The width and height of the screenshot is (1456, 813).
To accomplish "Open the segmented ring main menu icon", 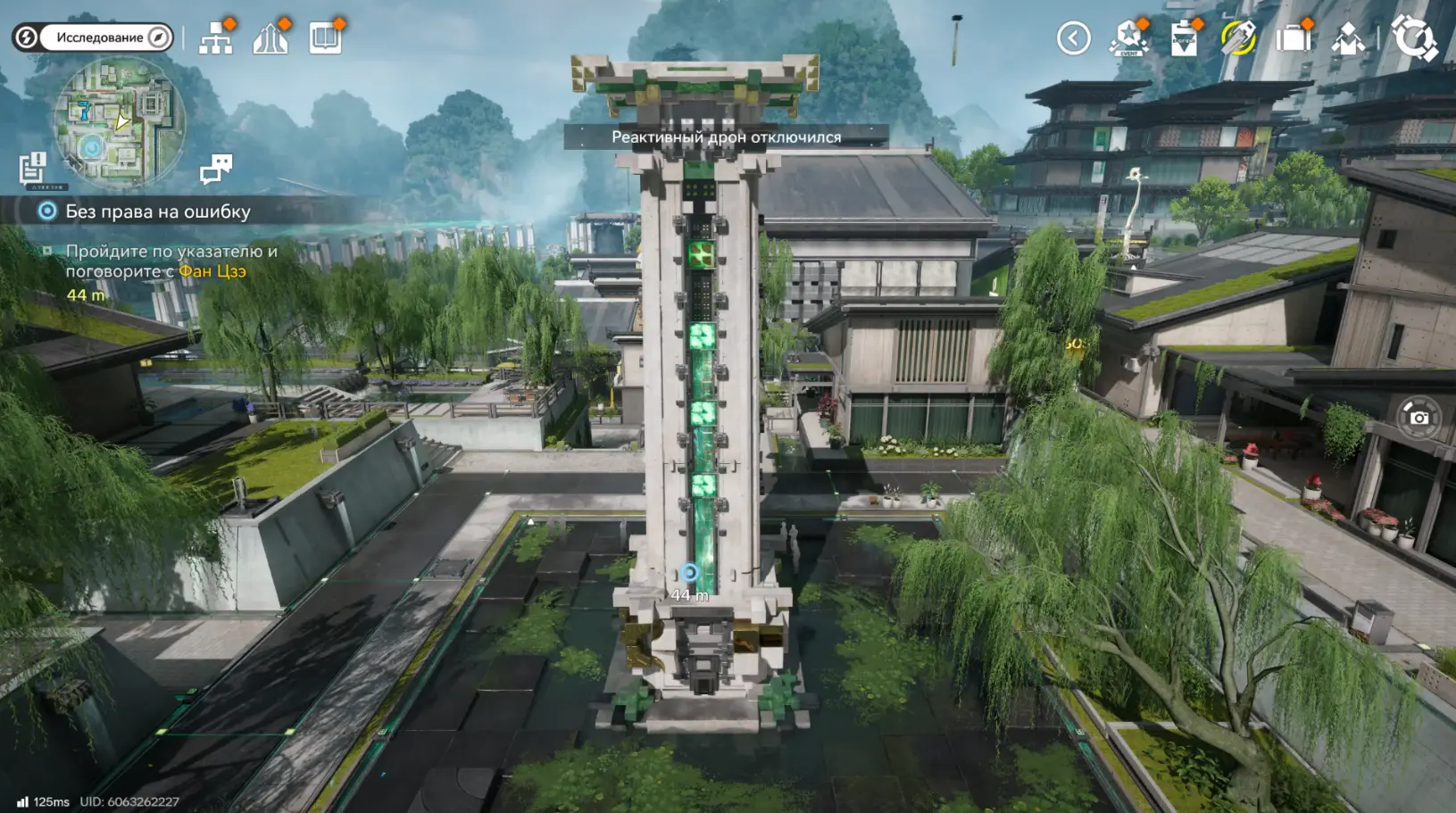I will (x=1414, y=38).
